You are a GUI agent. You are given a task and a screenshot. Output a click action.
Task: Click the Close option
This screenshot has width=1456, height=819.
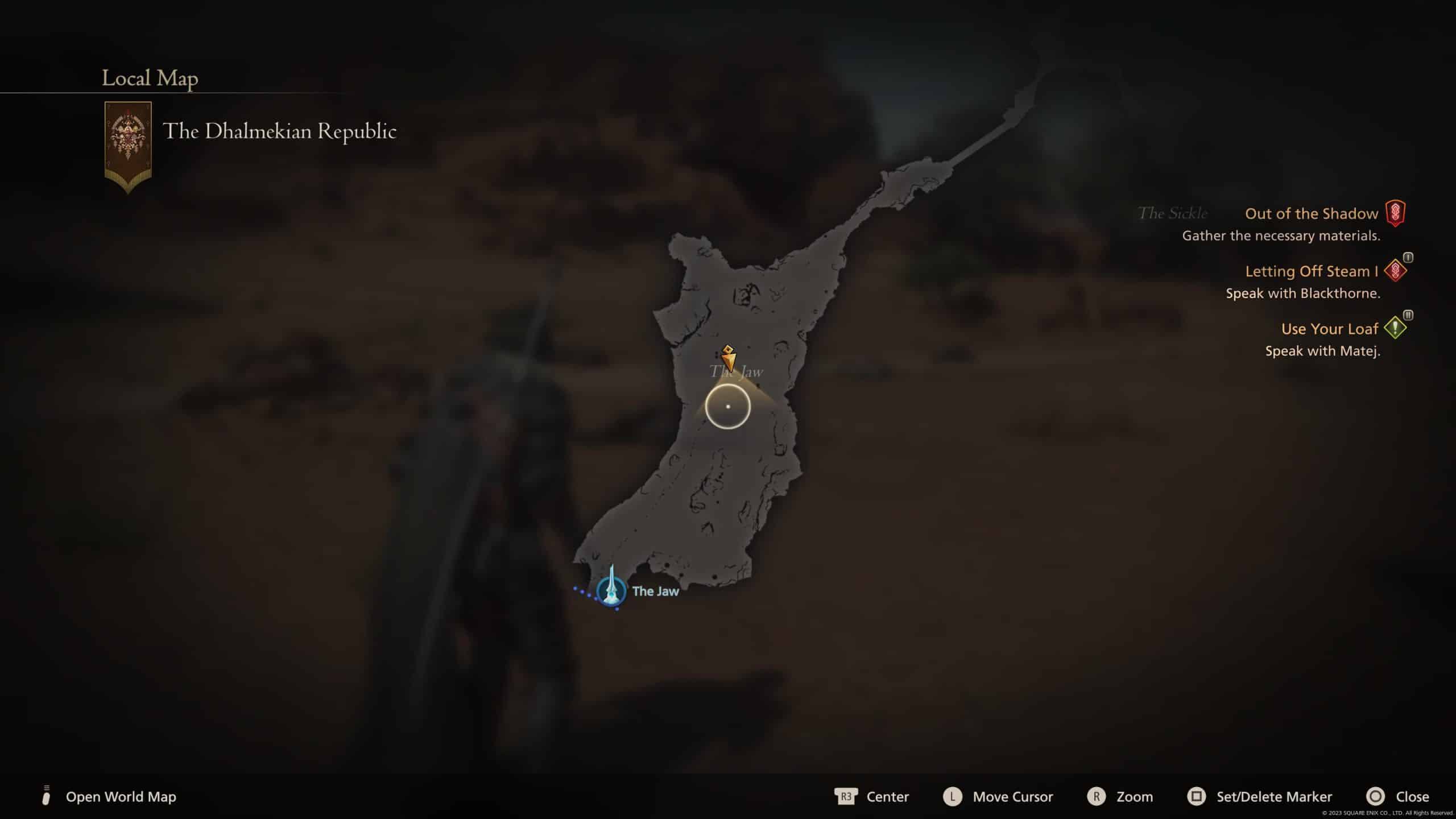point(1412,797)
